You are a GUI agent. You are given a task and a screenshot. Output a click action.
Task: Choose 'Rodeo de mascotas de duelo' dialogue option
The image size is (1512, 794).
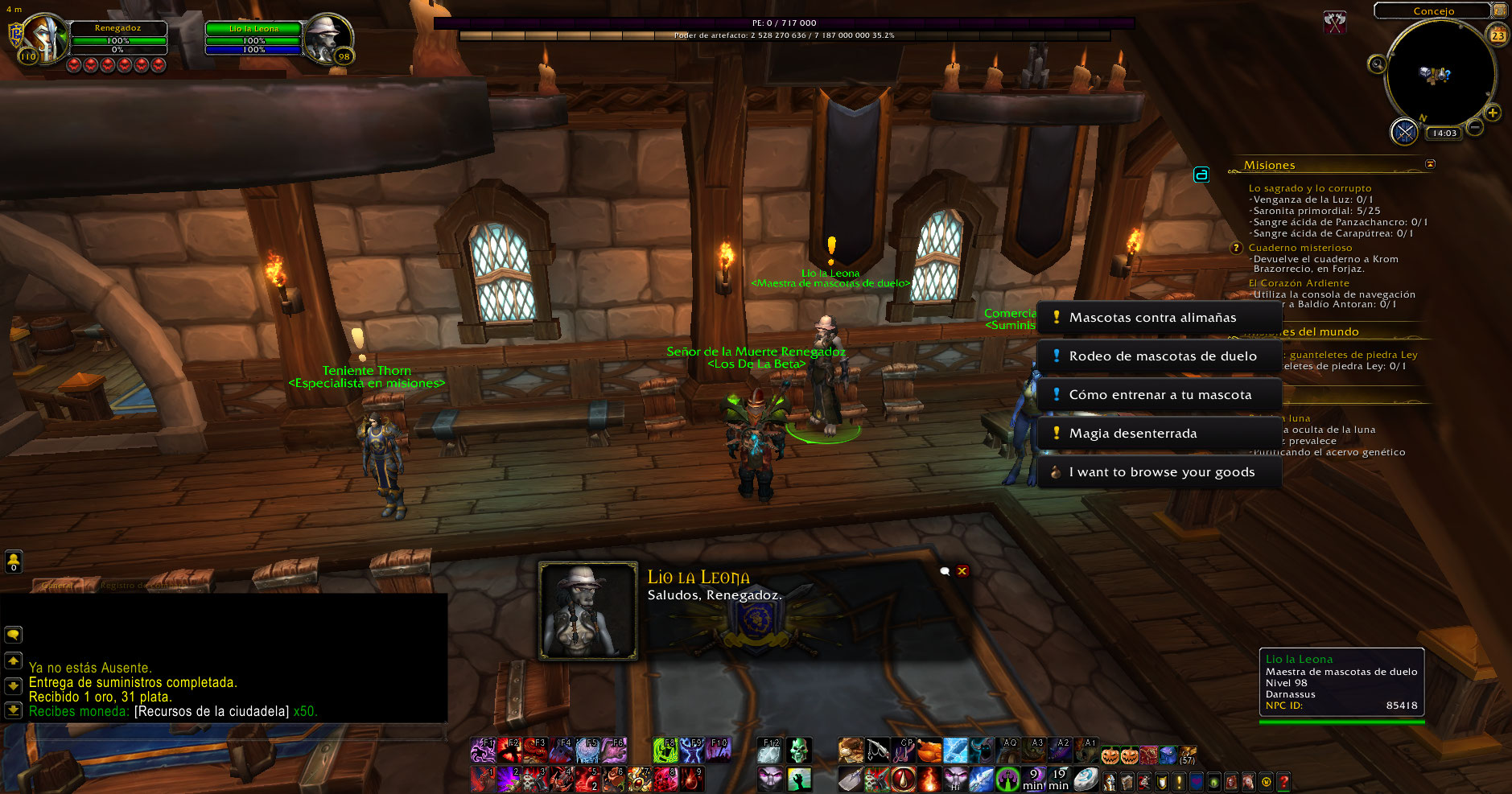pyautogui.click(x=1159, y=356)
